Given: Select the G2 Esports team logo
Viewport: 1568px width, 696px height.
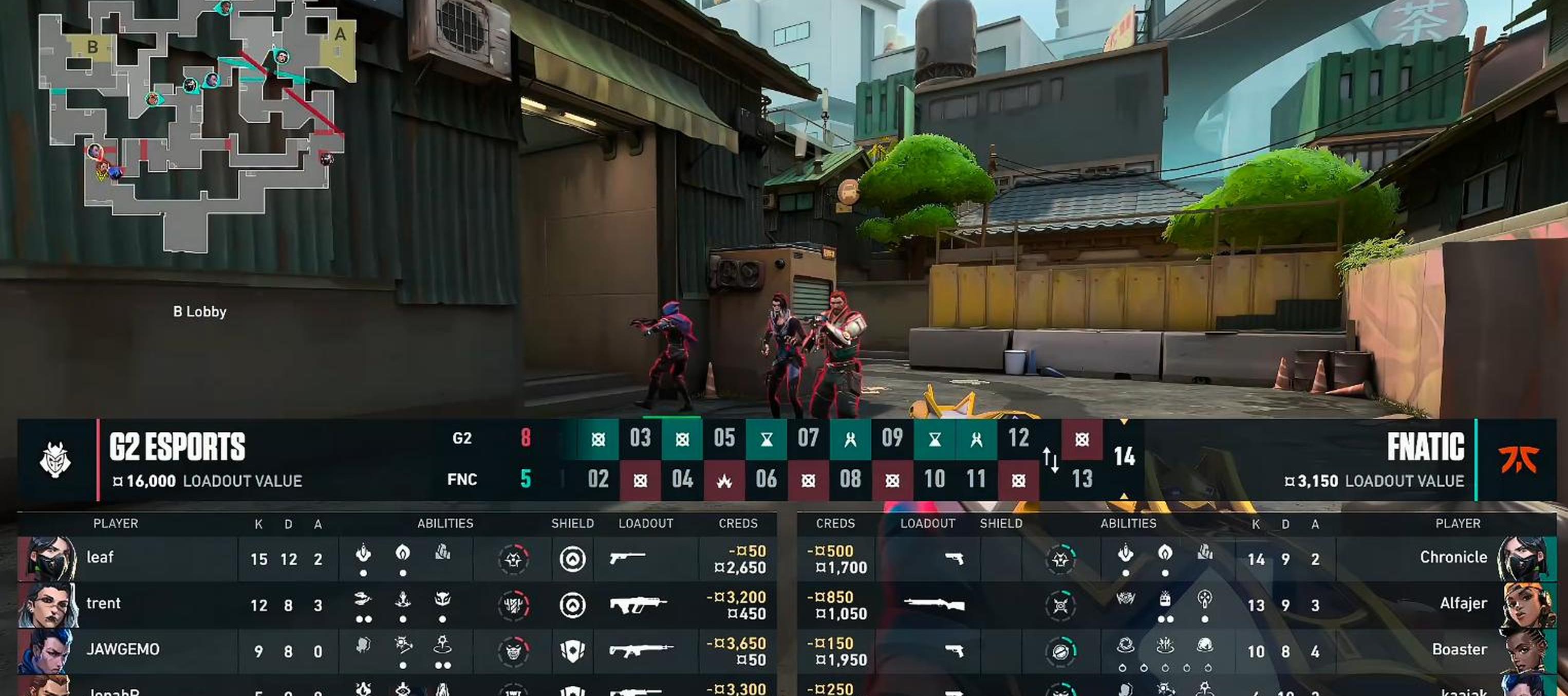Looking at the screenshot, I should point(55,460).
